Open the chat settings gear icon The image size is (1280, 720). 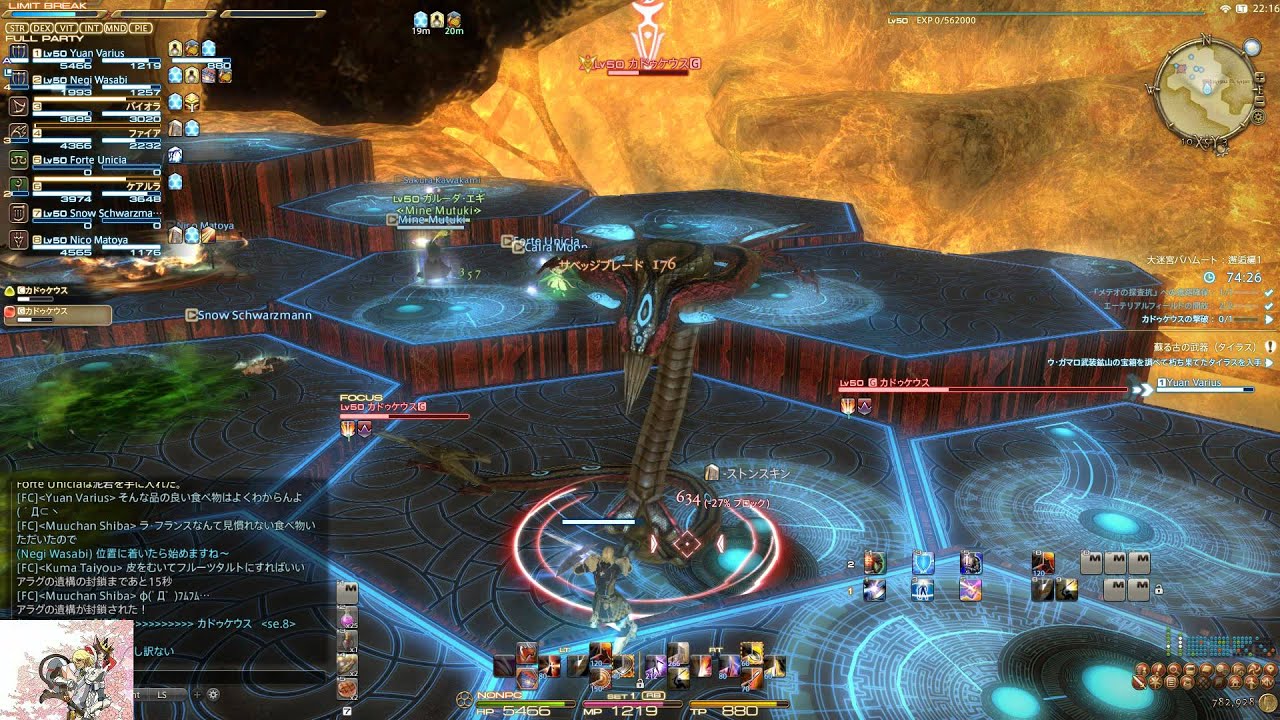tap(213, 694)
